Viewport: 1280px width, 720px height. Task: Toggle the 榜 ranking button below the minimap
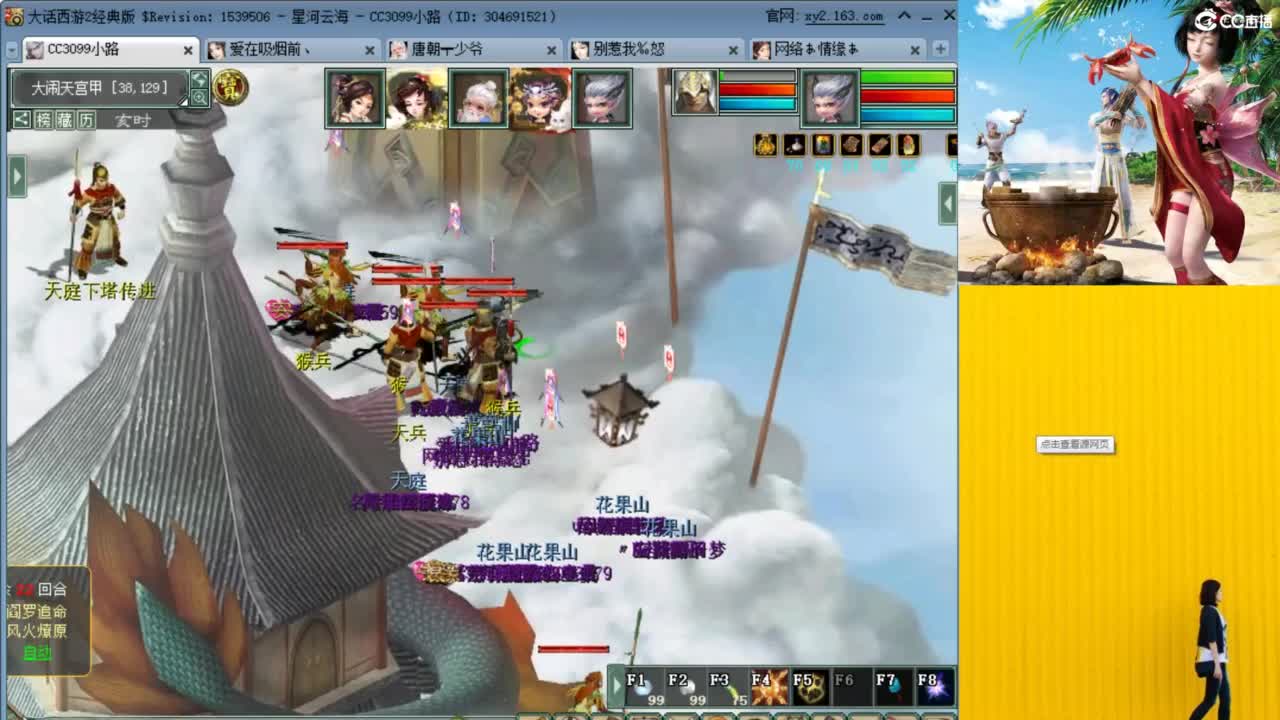tap(43, 119)
